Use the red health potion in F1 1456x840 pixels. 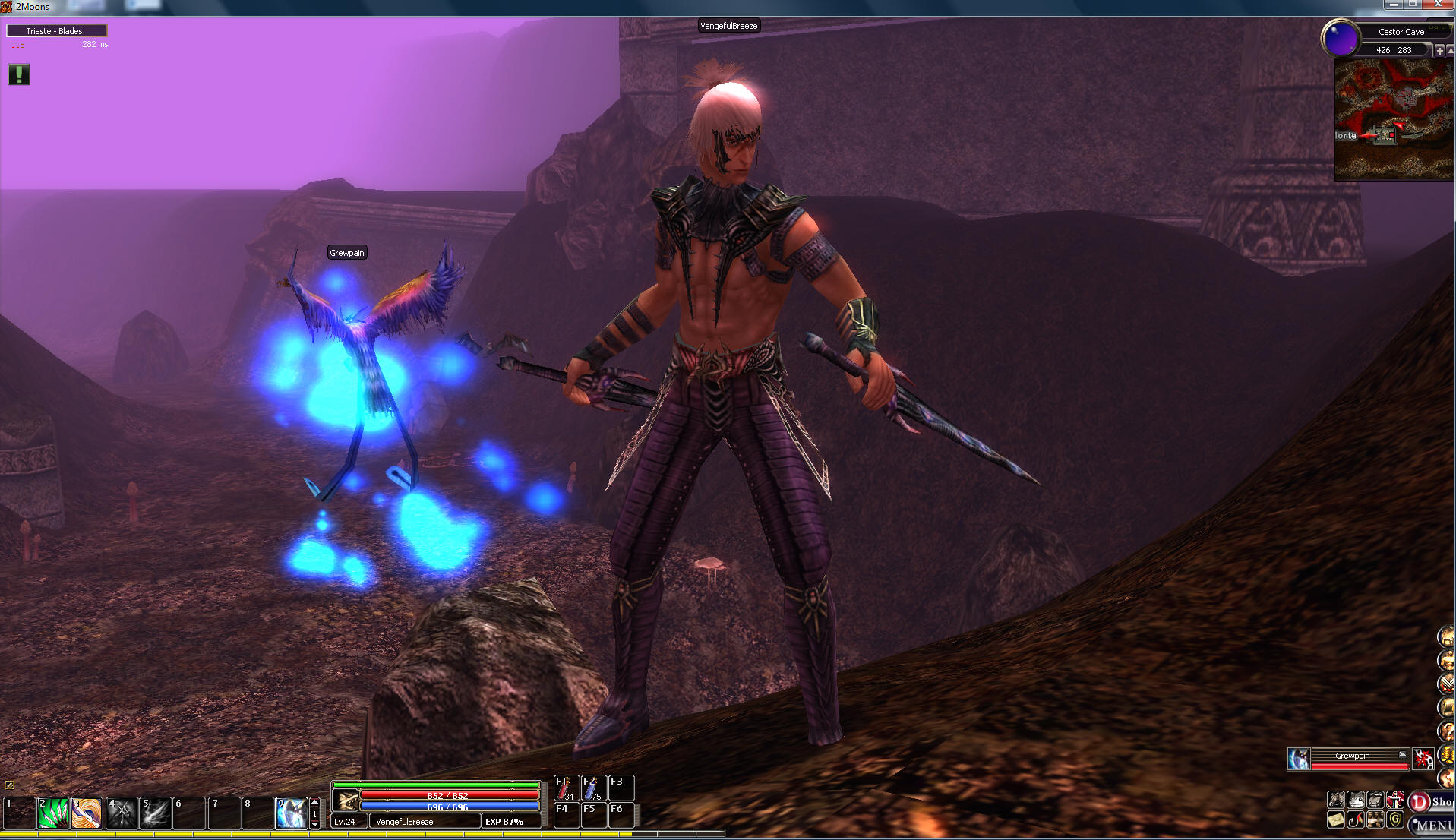(566, 788)
